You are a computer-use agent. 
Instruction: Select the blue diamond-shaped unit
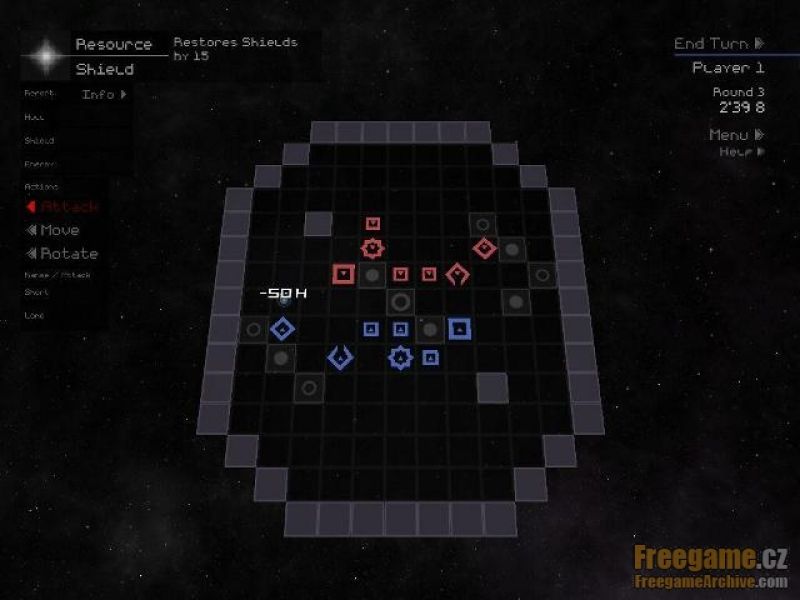(283, 328)
